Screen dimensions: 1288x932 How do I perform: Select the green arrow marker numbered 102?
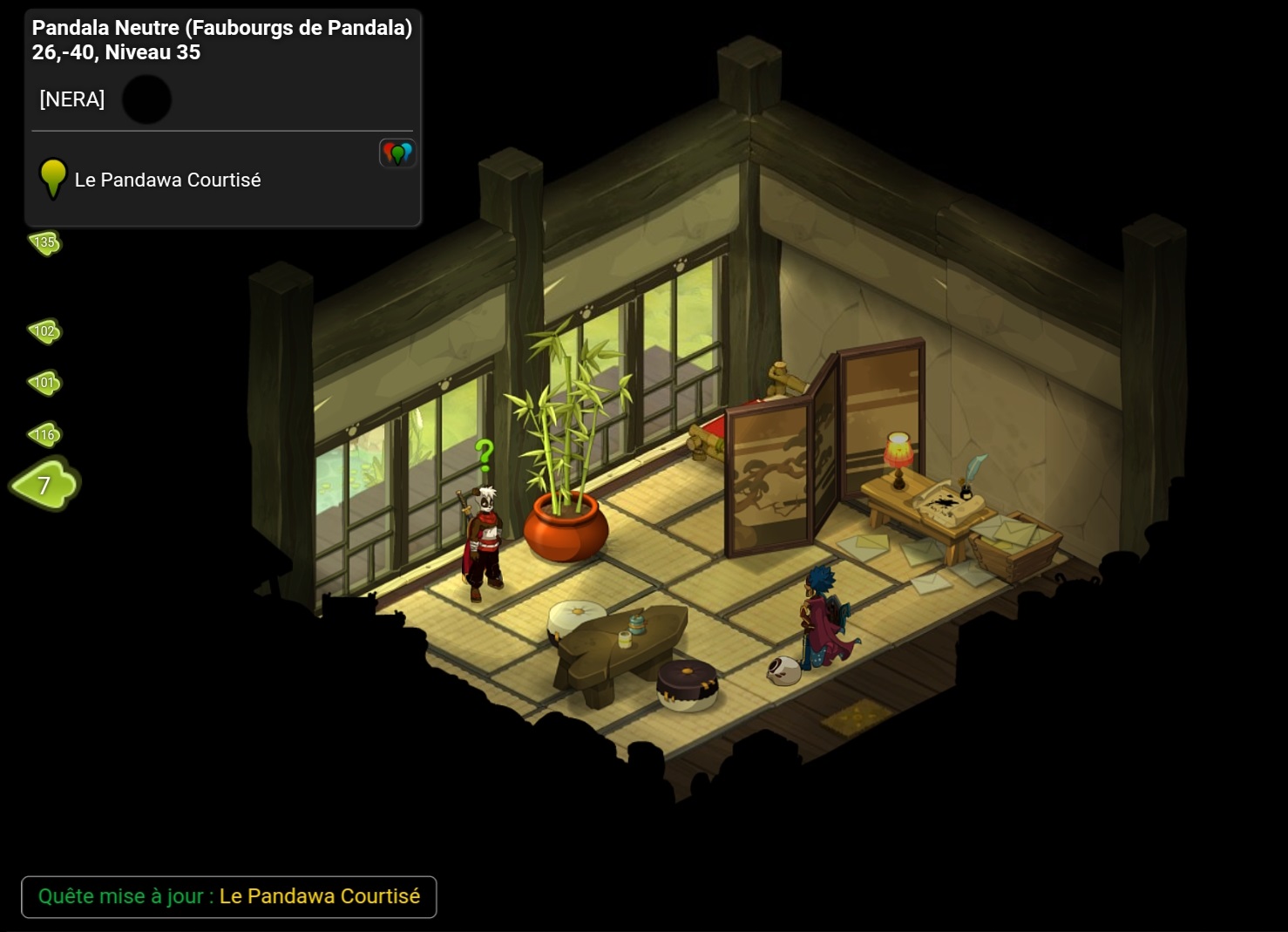point(45,330)
